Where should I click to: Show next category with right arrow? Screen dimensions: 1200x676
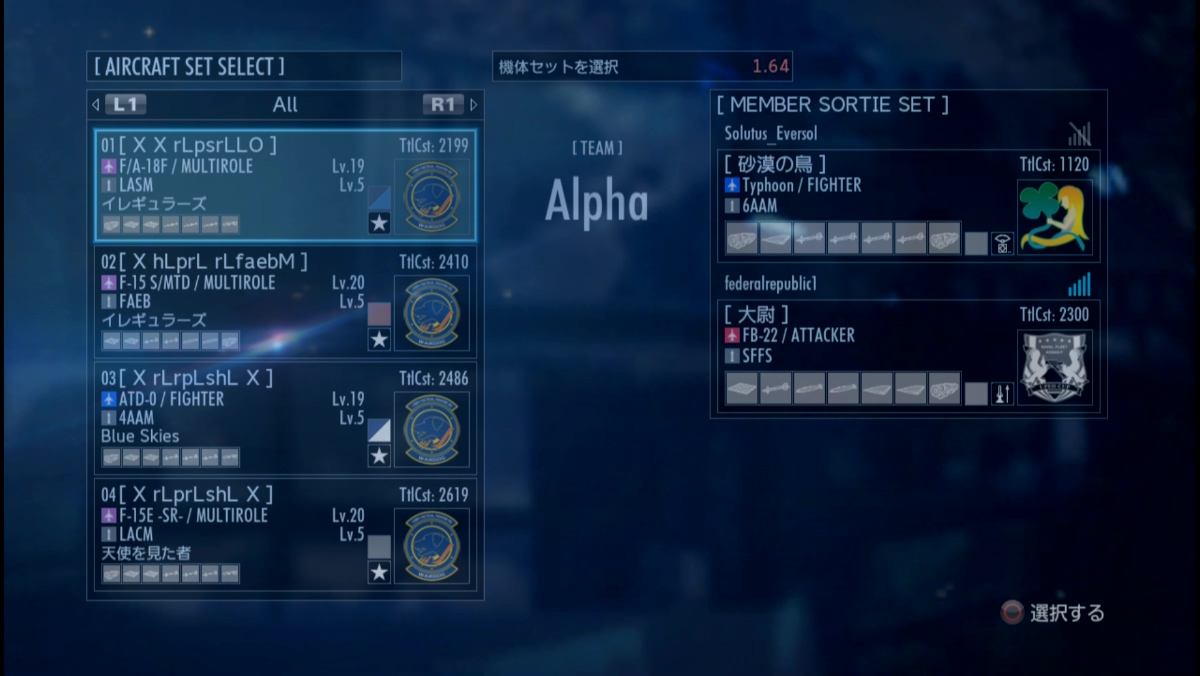pos(473,104)
